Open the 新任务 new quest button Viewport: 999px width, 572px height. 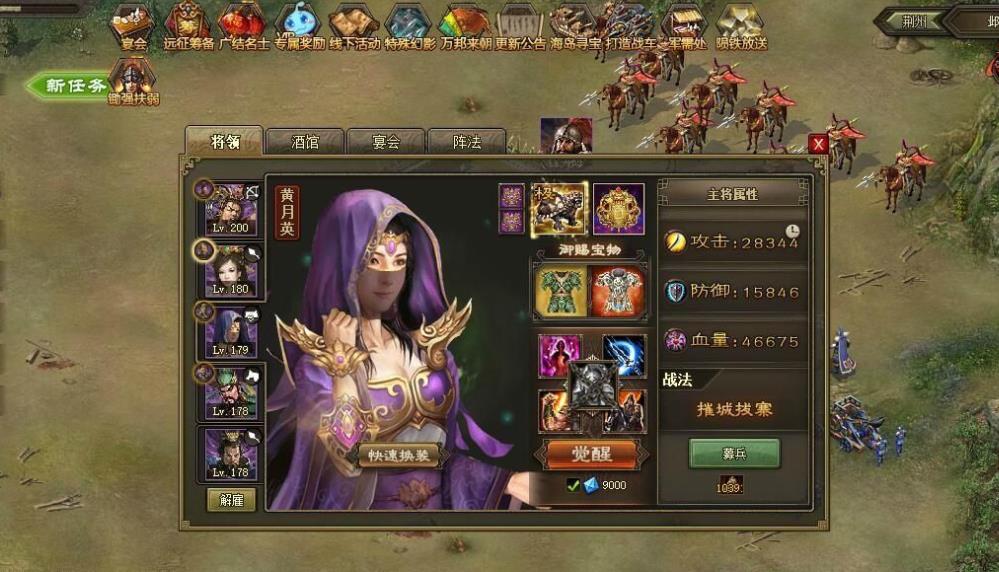point(72,86)
